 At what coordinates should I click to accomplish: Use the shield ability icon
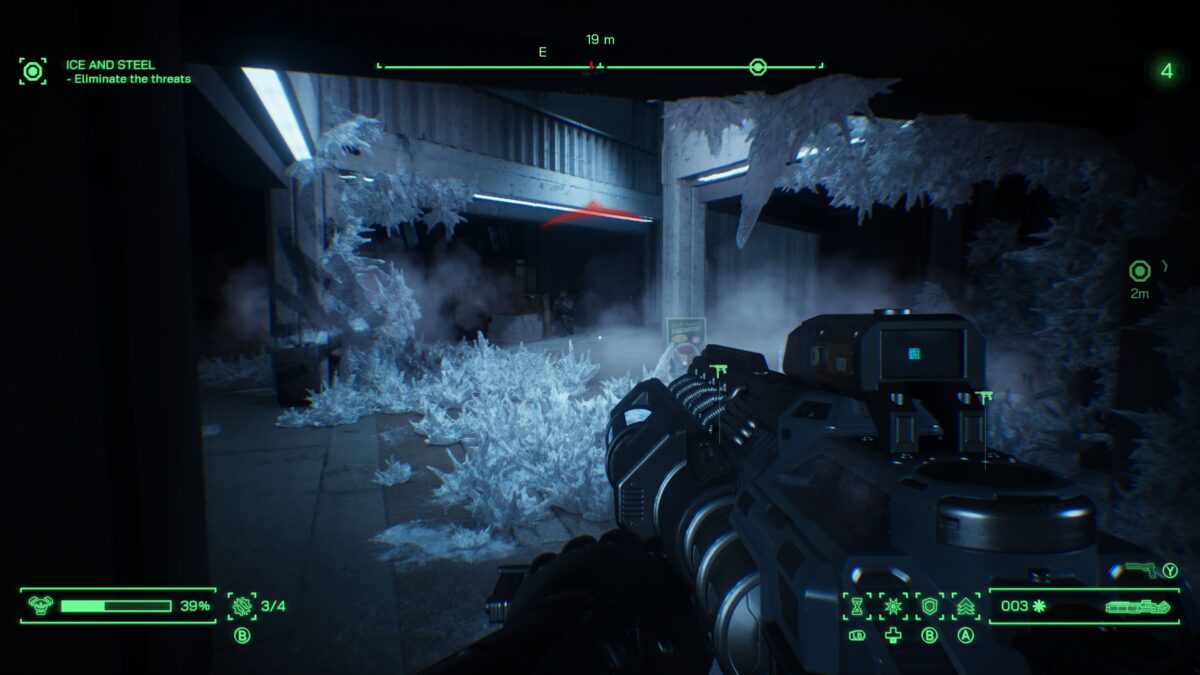[929, 605]
